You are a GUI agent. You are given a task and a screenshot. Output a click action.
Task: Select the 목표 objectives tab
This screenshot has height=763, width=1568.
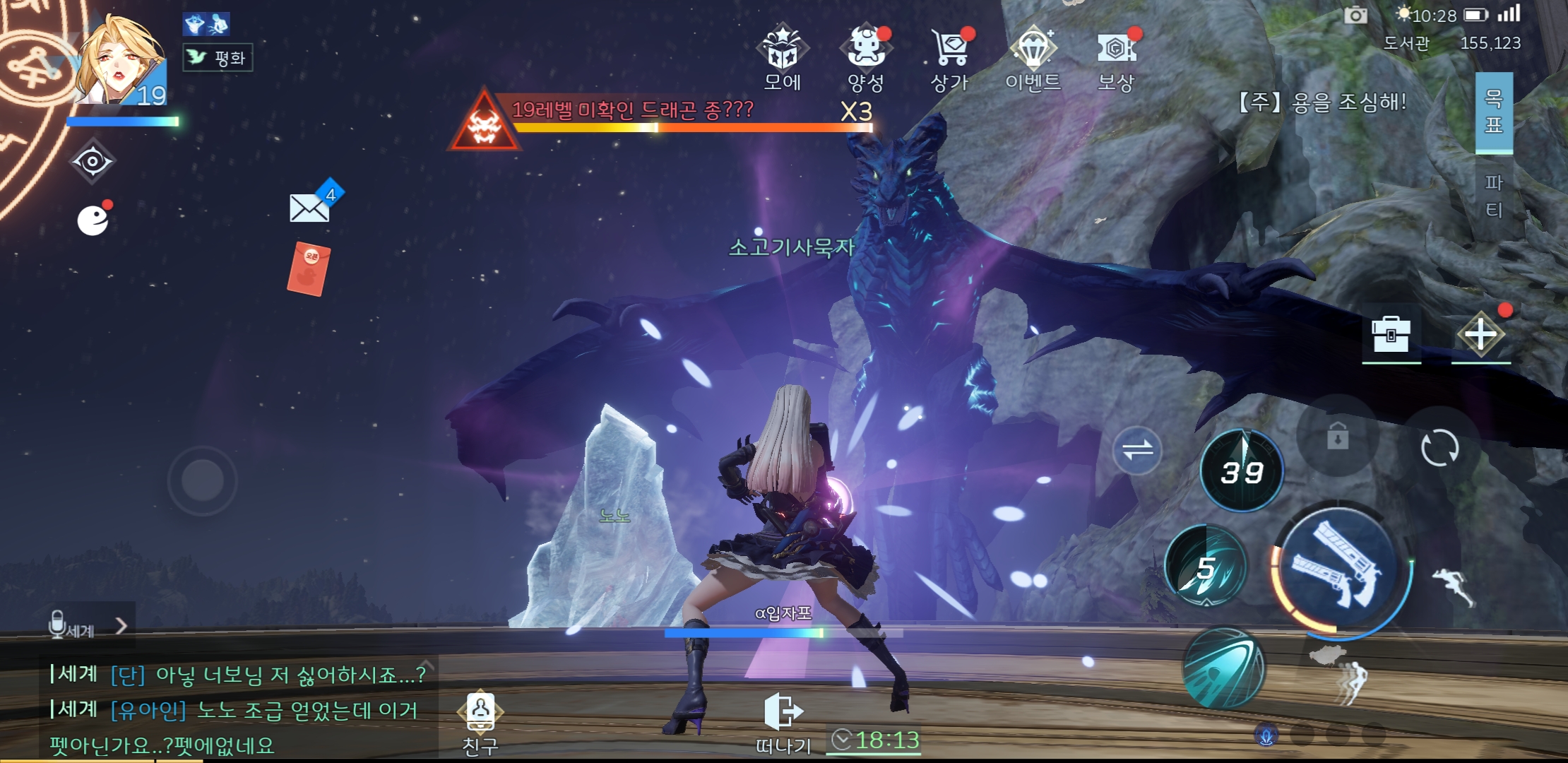(1493, 112)
